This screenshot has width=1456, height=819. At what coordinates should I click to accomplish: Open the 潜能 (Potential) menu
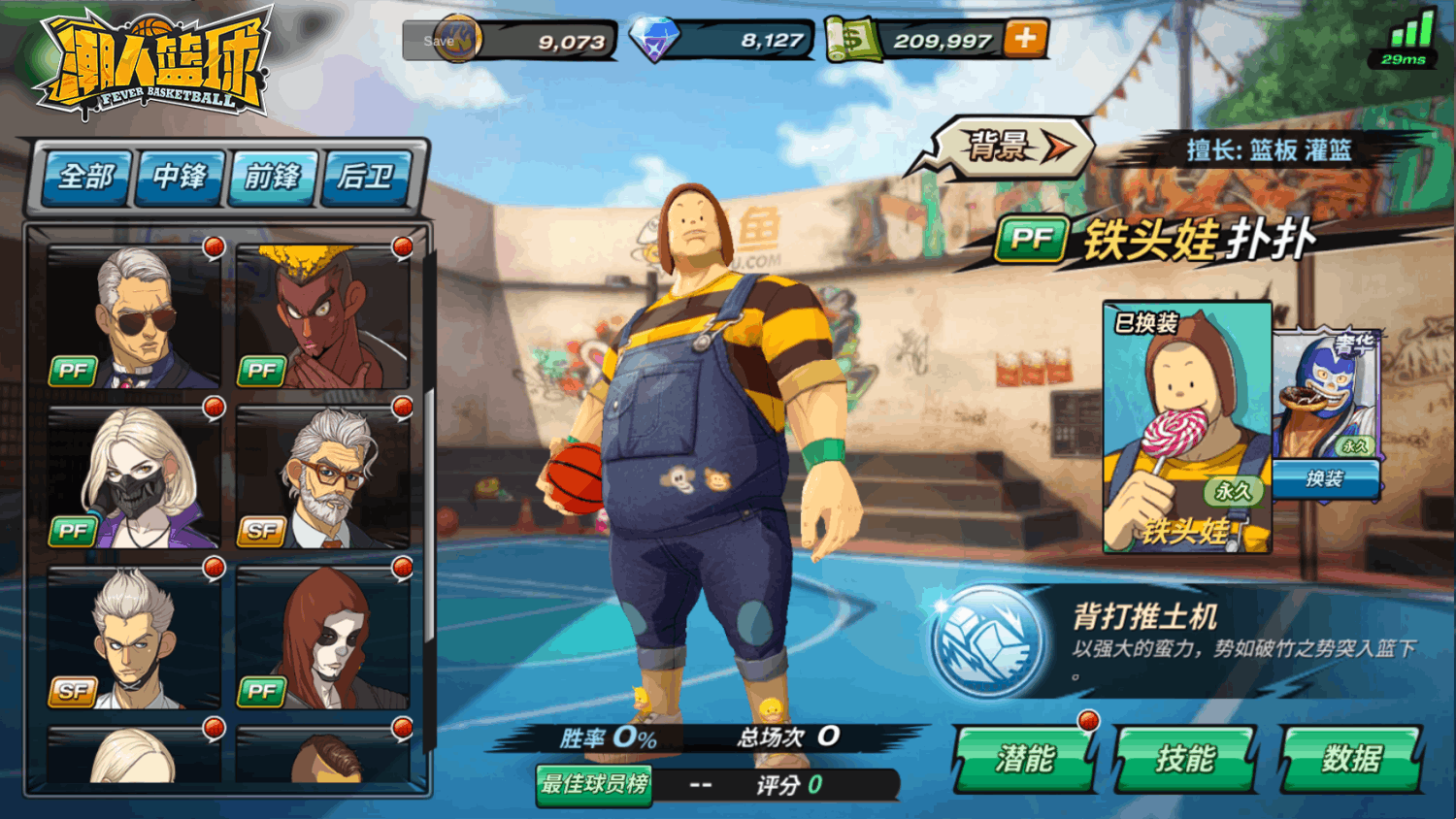pyautogui.click(x=1025, y=759)
